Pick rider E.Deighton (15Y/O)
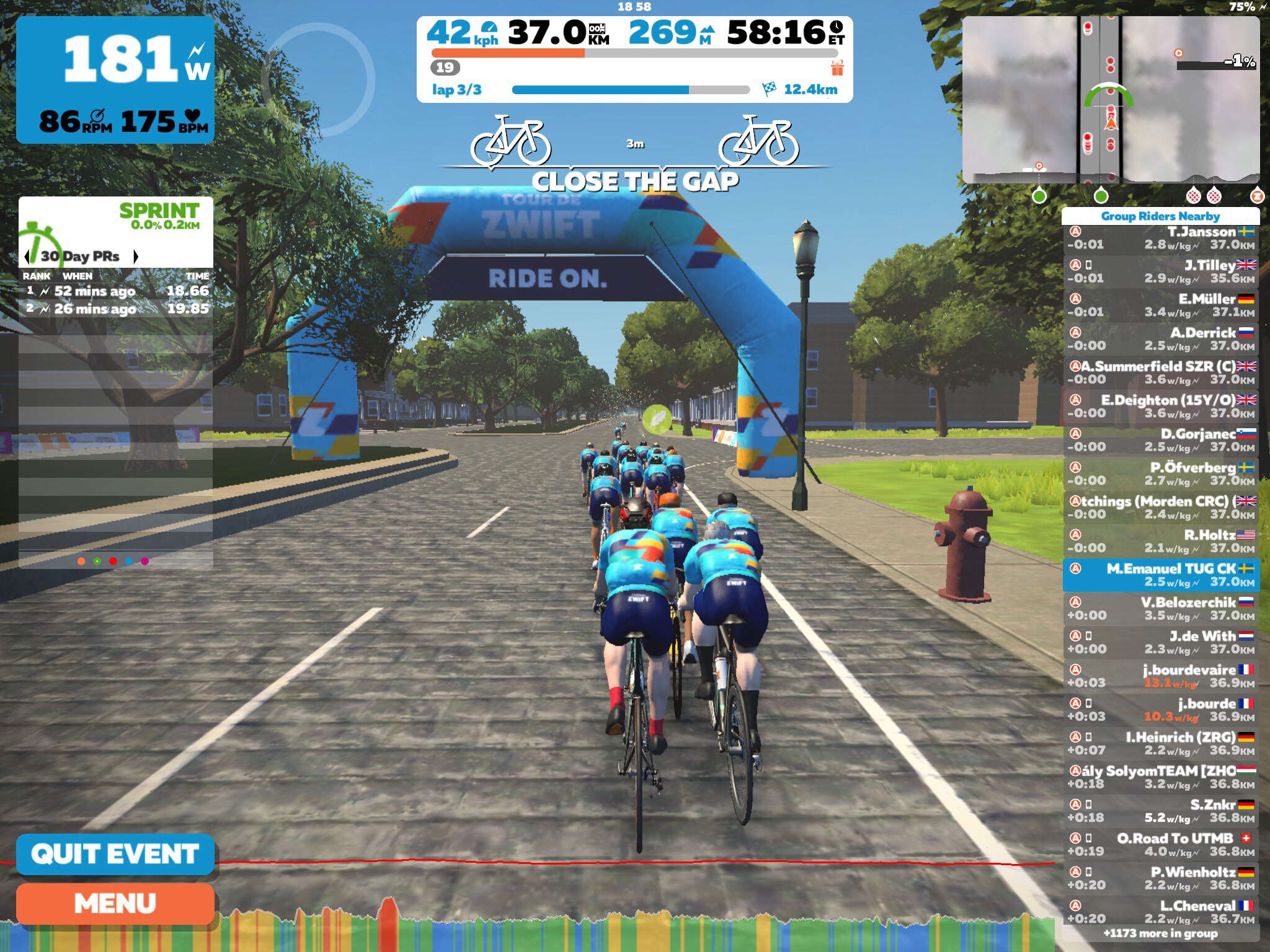 [1160, 407]
